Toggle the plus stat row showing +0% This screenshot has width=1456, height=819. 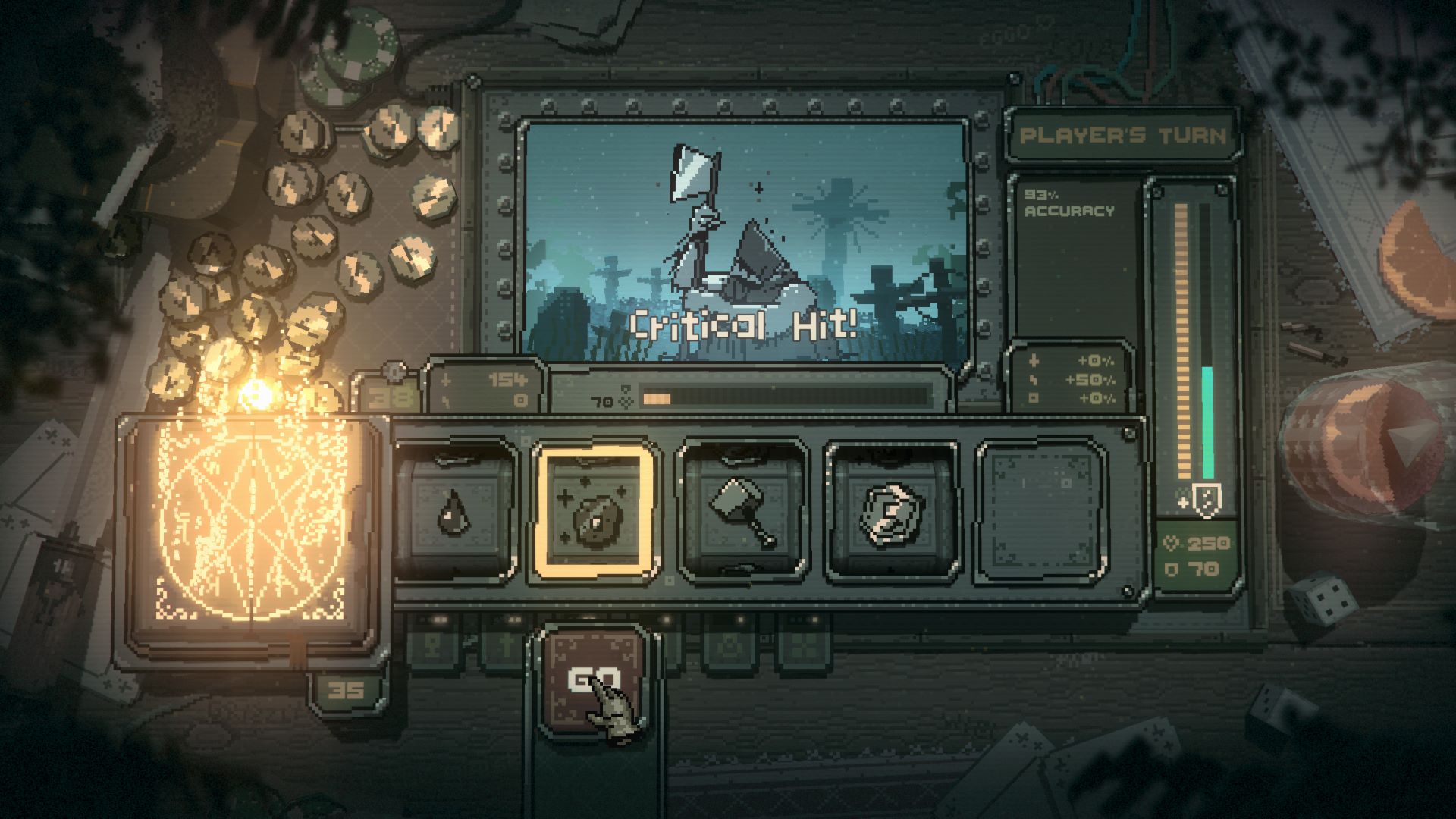pos(1034,360)
